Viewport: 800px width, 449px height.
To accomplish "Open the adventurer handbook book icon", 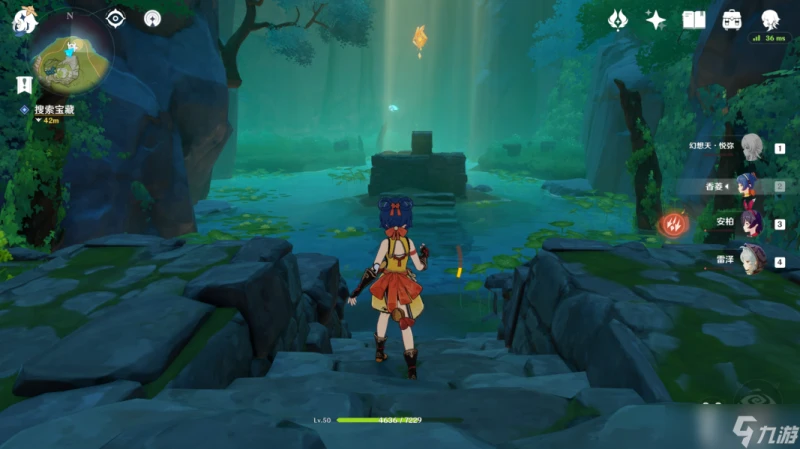I will coord(693,20).
